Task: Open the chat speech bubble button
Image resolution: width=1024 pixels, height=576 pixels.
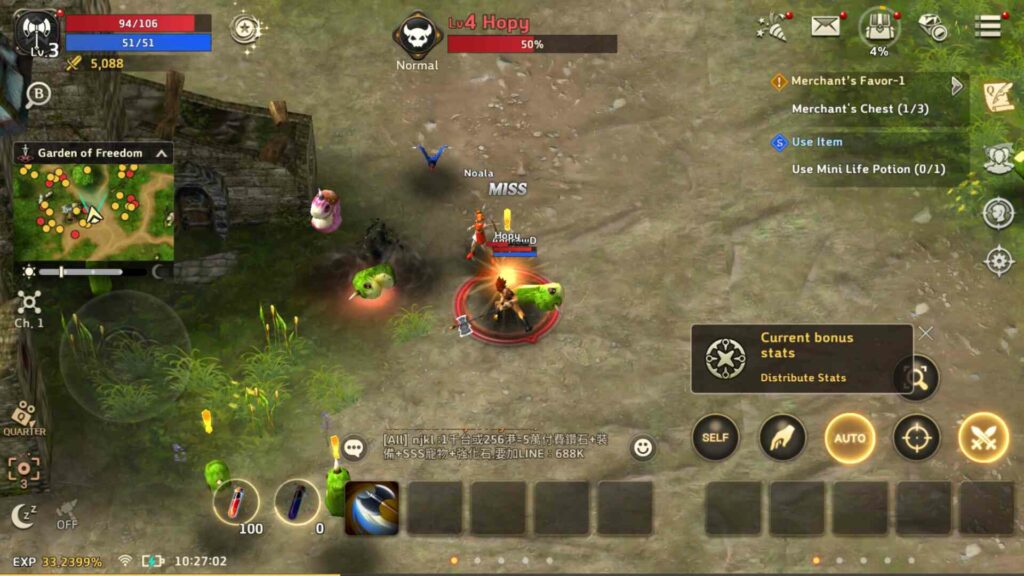Action: (x=354, y=447)
